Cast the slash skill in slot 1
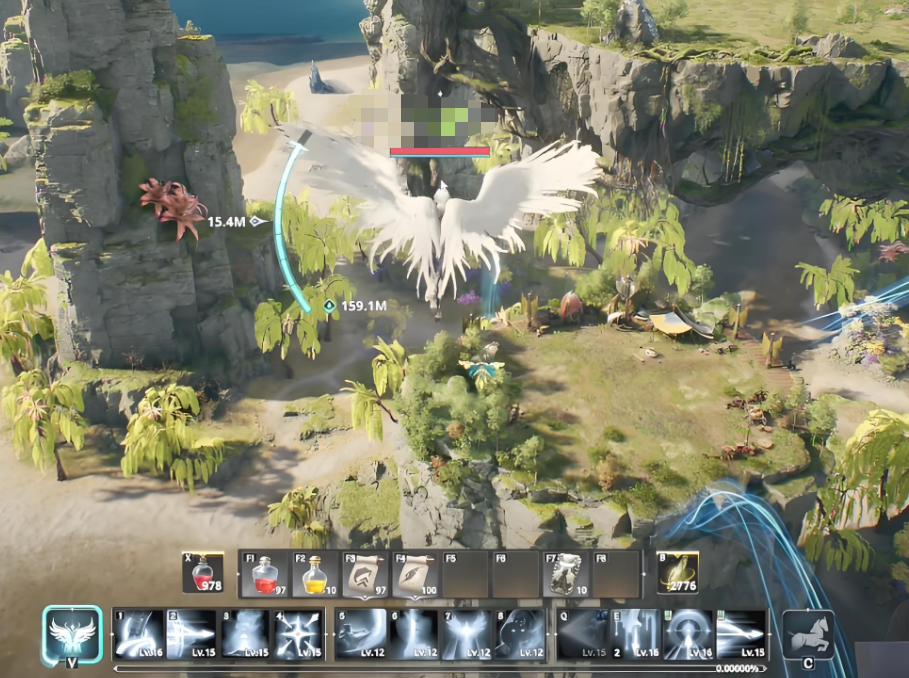The width and height of the screenshot is (909, 678). click(x=138, y=634)
